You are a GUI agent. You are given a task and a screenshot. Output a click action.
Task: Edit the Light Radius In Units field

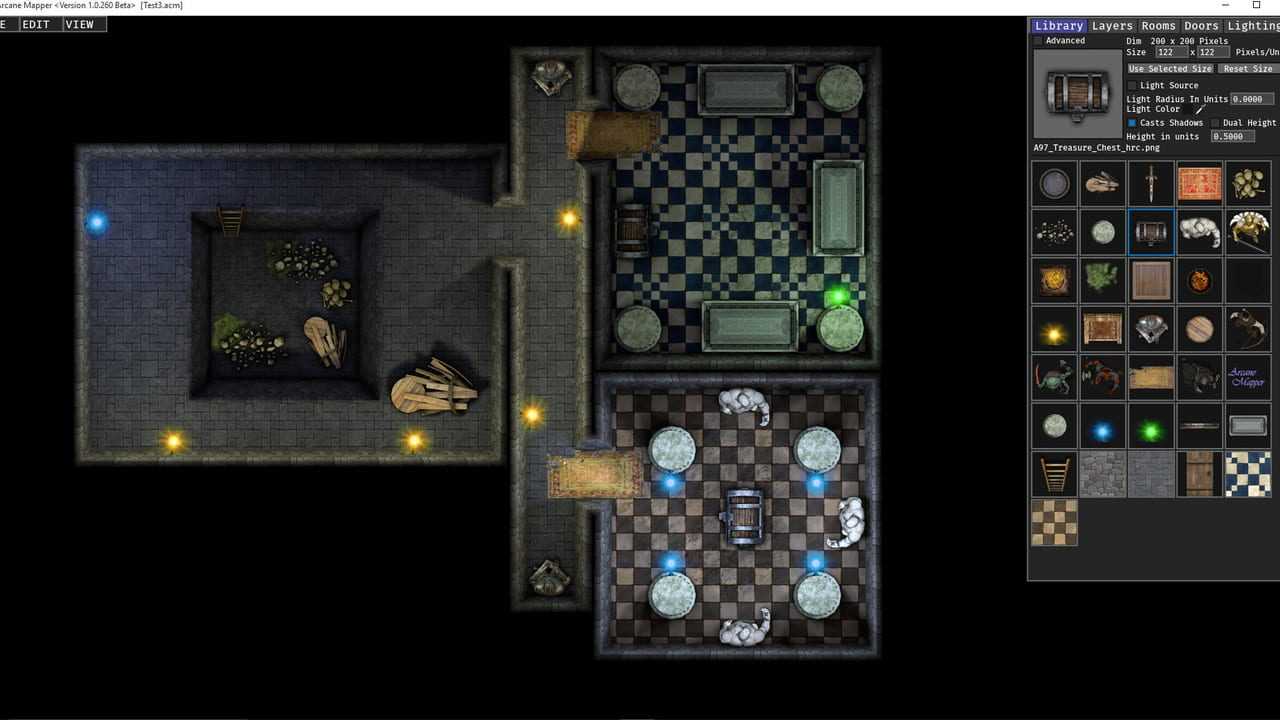[x=1252, y=99]
